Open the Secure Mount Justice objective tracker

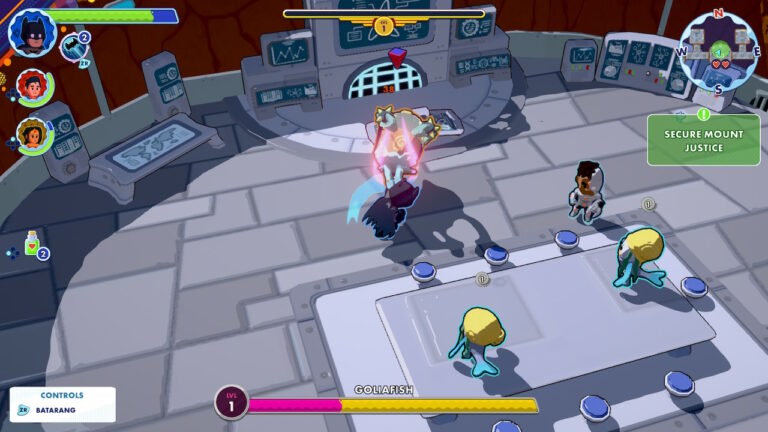(x=703, y=140)
